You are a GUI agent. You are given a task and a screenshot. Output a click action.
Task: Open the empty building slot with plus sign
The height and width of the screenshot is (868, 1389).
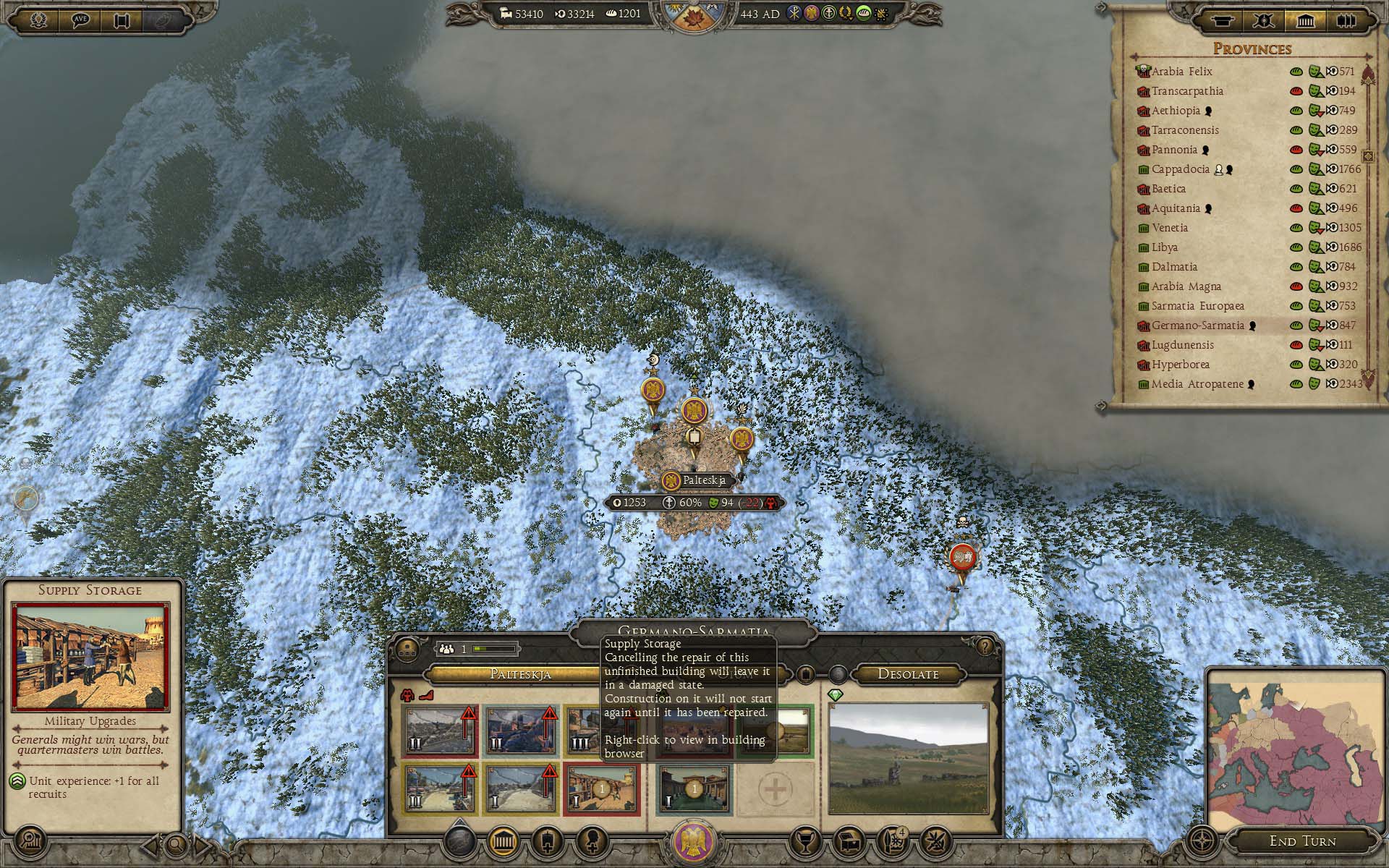[x=775, y=790]
